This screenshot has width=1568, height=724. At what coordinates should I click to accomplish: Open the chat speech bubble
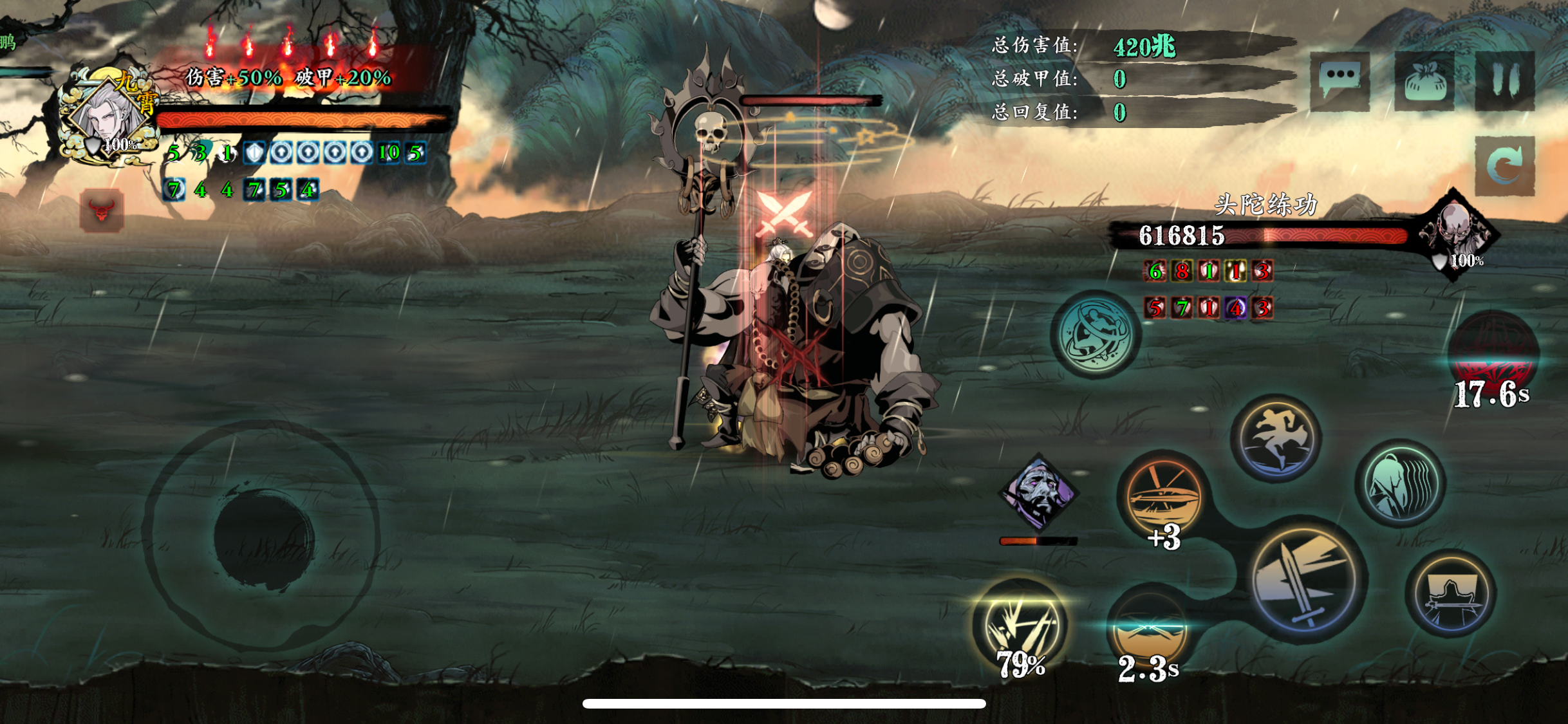[x=1339, y=80]
